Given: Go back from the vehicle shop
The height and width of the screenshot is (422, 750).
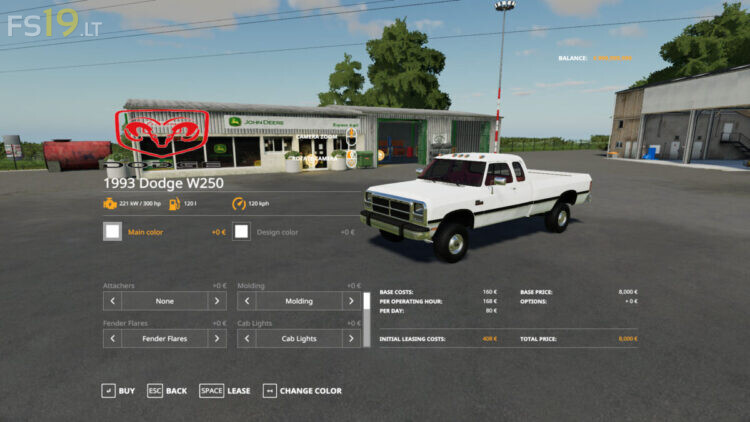Looking at the screenshot, I should pos(166,391).
